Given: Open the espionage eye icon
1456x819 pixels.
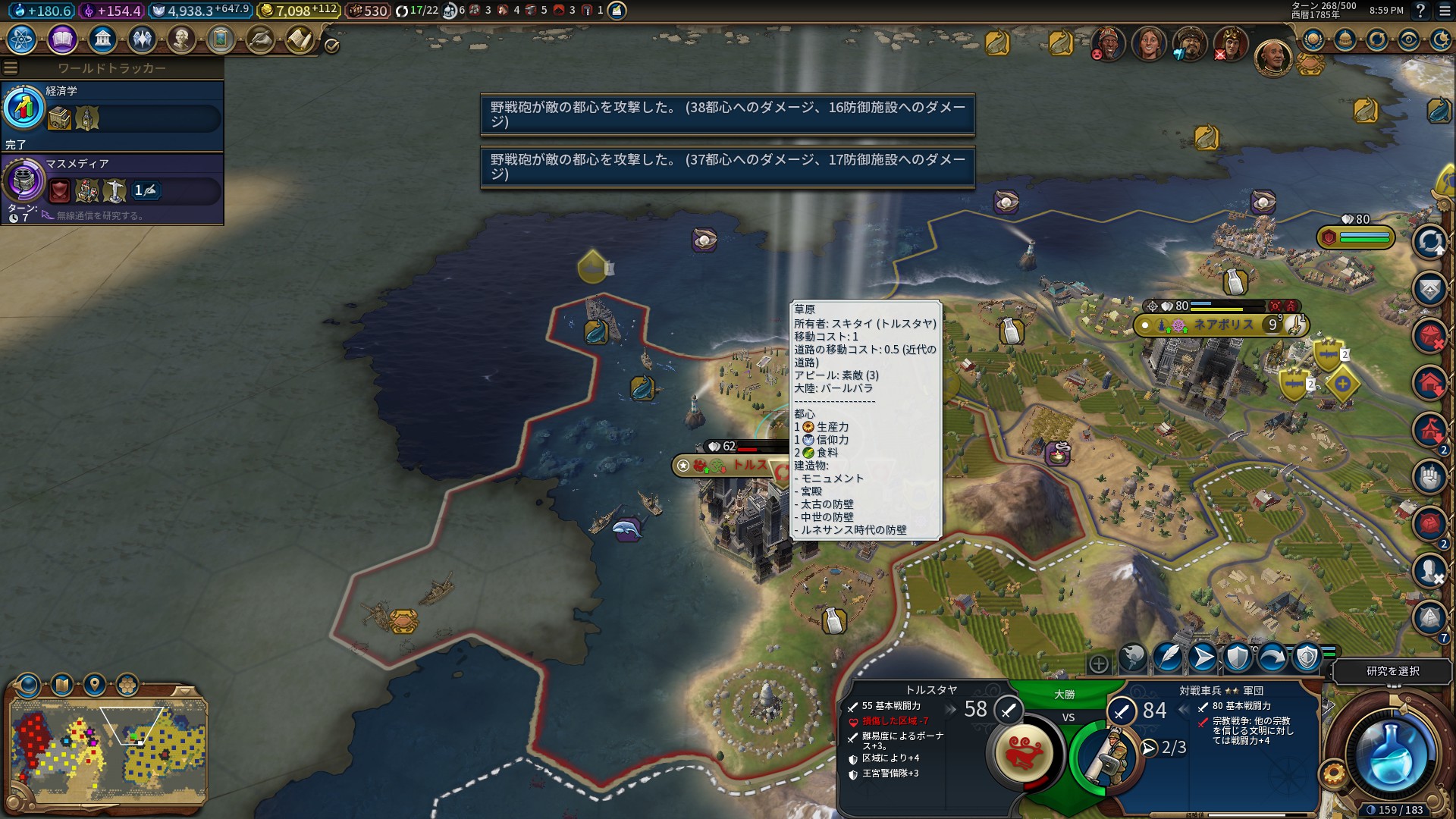Looking at the screenshot, I should tap(1409, 39).
